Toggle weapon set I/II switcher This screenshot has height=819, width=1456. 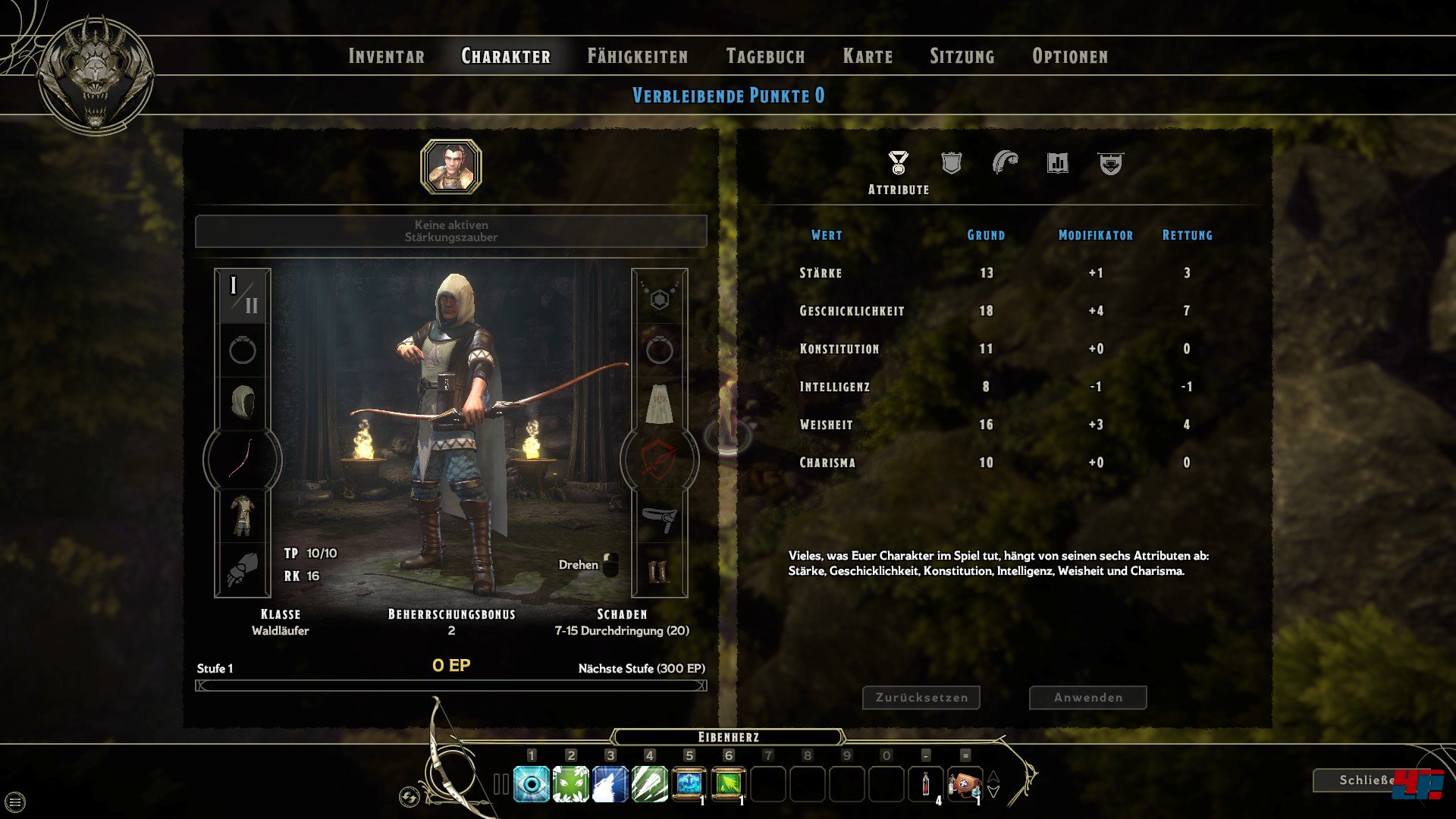click(x=243, y=296)
